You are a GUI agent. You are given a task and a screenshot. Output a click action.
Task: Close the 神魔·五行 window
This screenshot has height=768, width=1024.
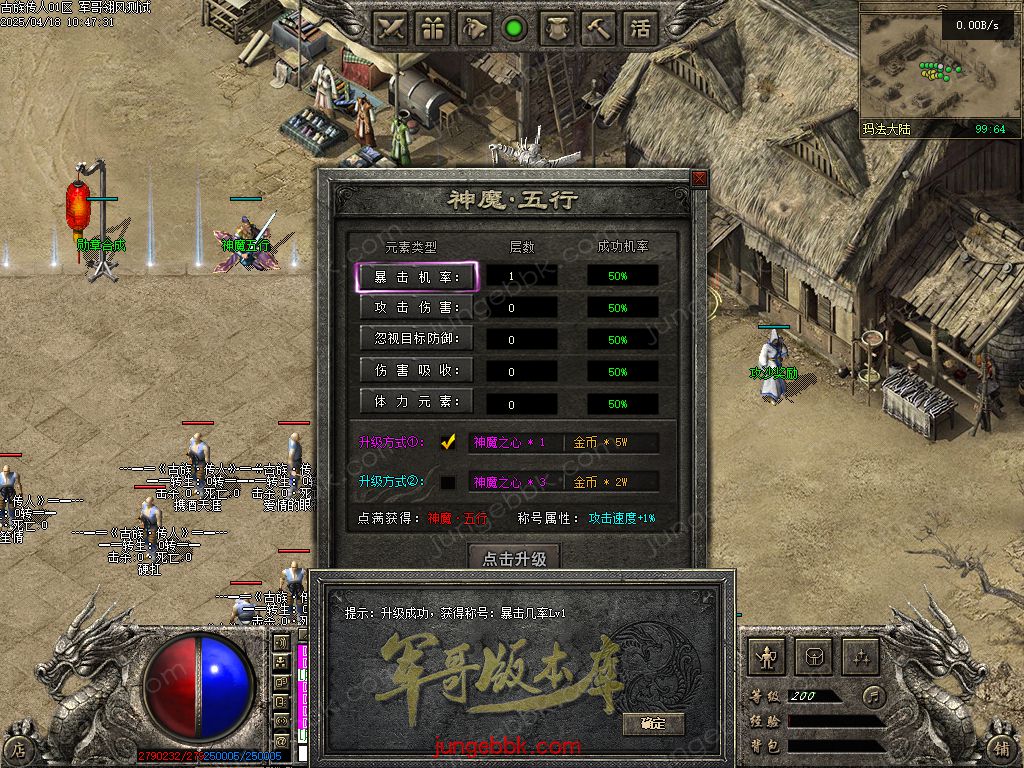[x=699, y=178]
